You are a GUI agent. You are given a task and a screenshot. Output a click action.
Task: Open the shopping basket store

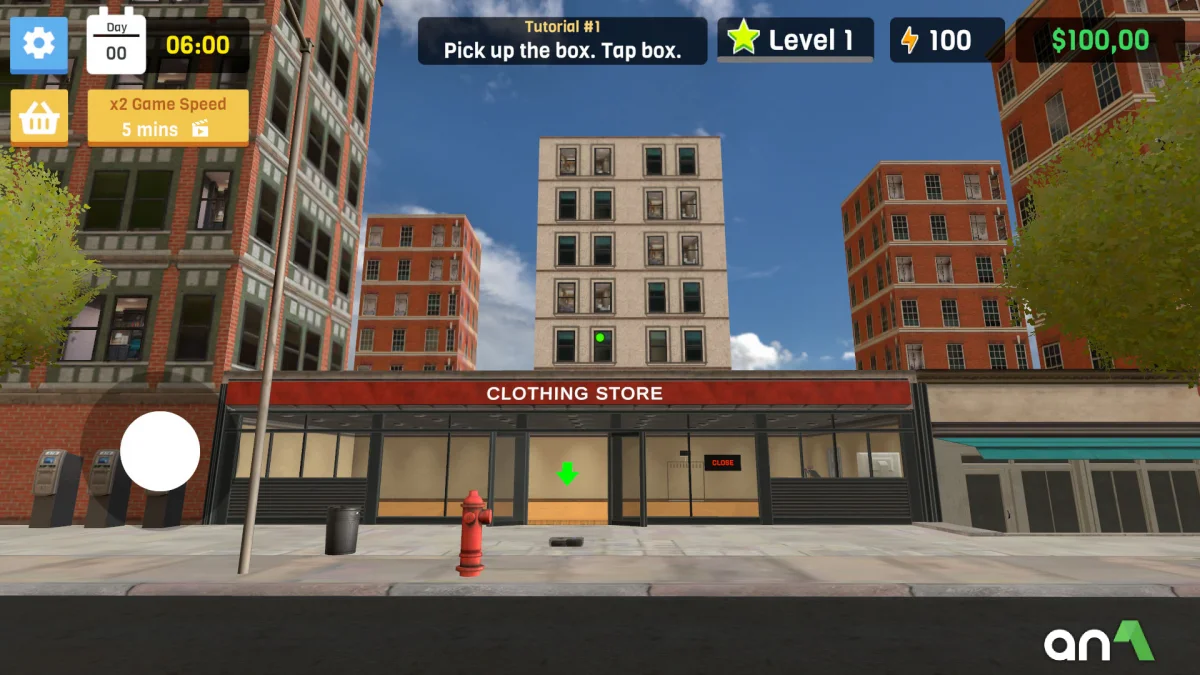(x=39, y=117)
